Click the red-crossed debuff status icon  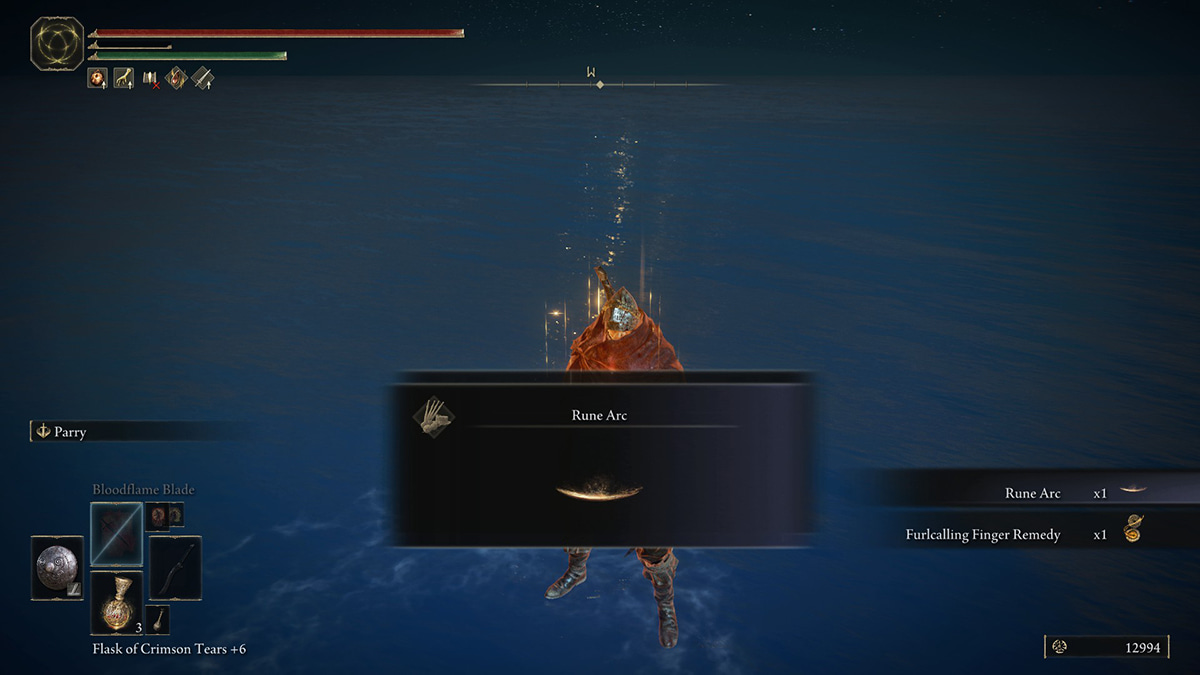click(x=150, y=78)
